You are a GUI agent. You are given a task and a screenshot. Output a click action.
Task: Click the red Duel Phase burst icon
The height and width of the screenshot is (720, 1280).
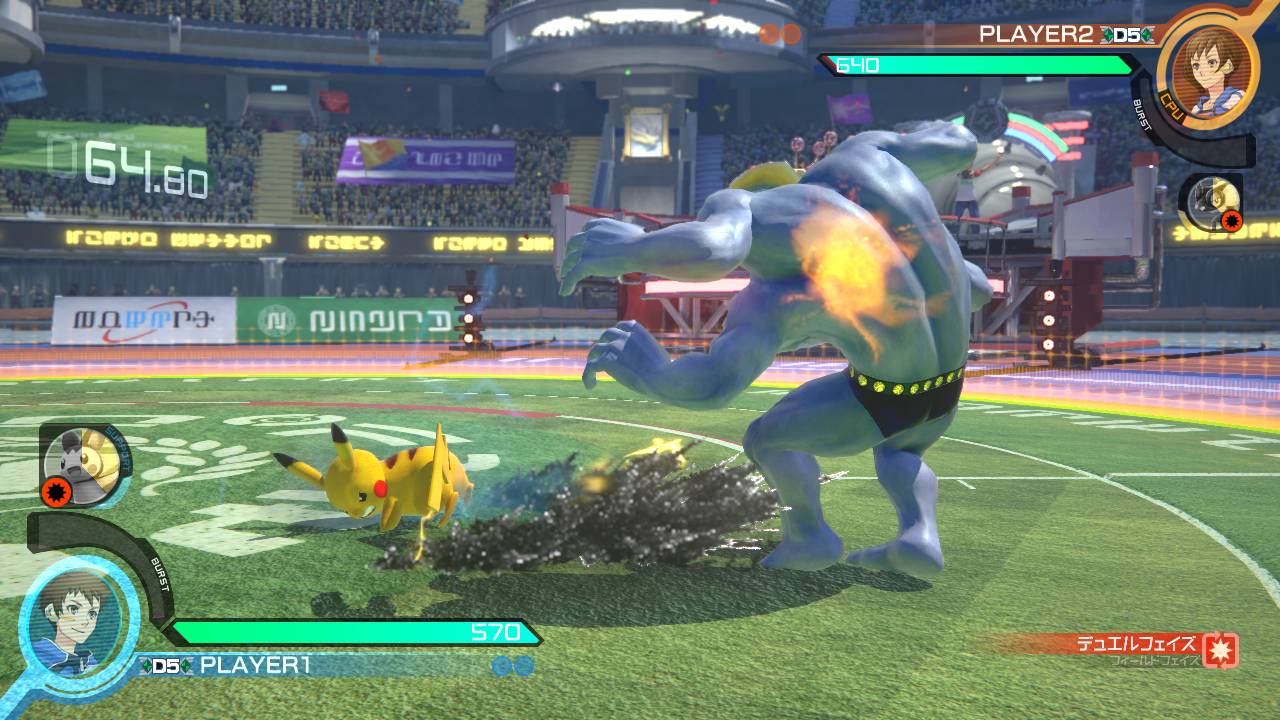tap(1221, 650)
